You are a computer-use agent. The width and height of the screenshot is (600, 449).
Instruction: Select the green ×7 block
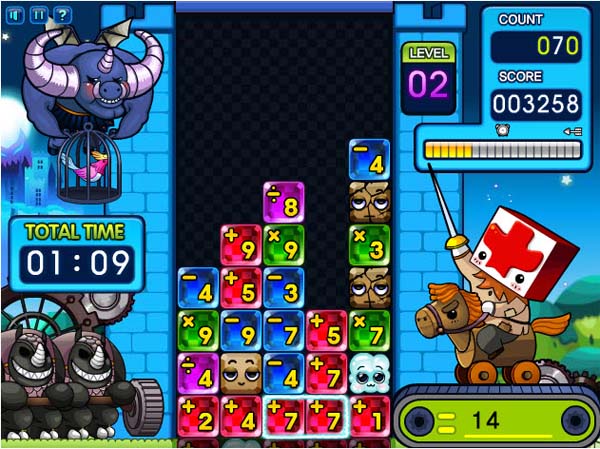(369, 331)
